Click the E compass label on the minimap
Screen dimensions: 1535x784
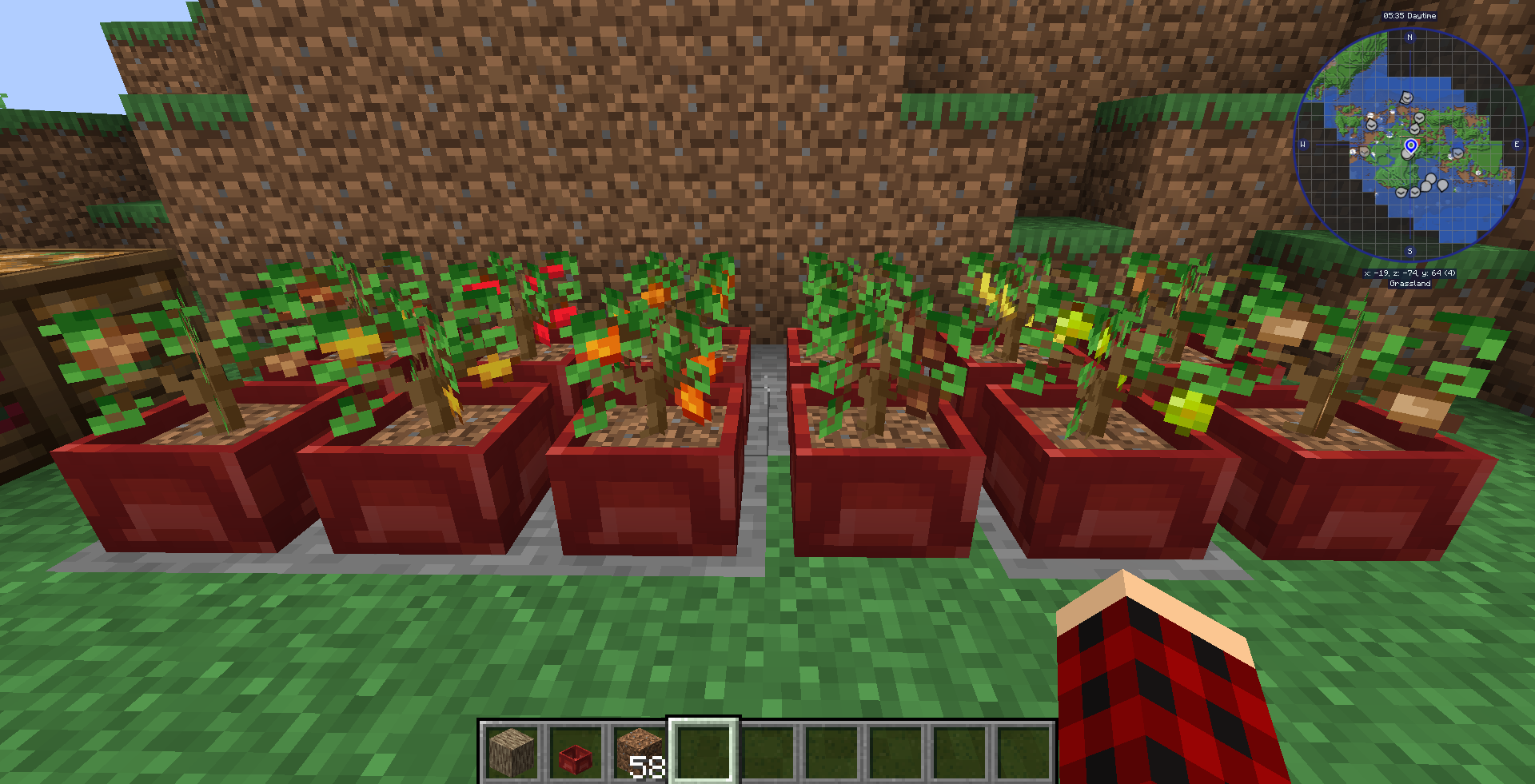click(x=1517, y=144)
